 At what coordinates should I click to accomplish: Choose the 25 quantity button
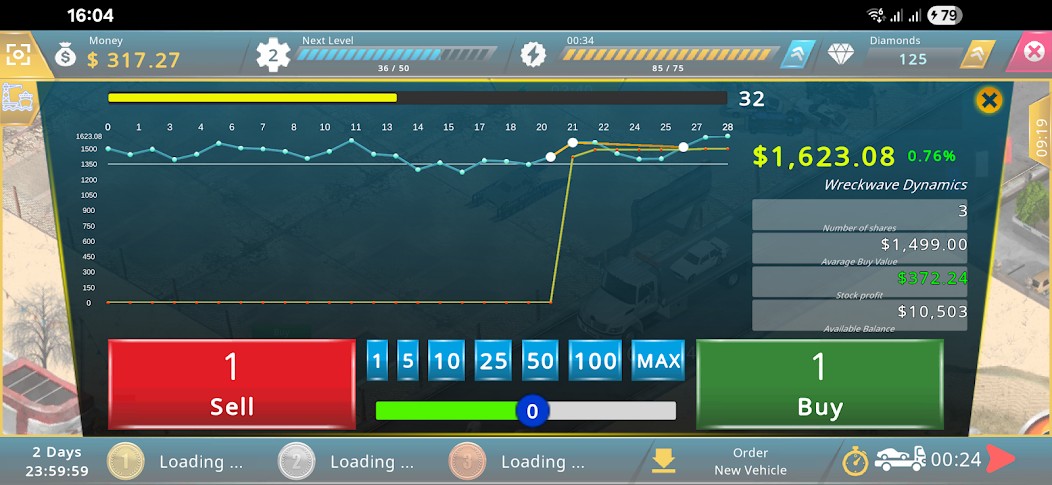(493, 361)
